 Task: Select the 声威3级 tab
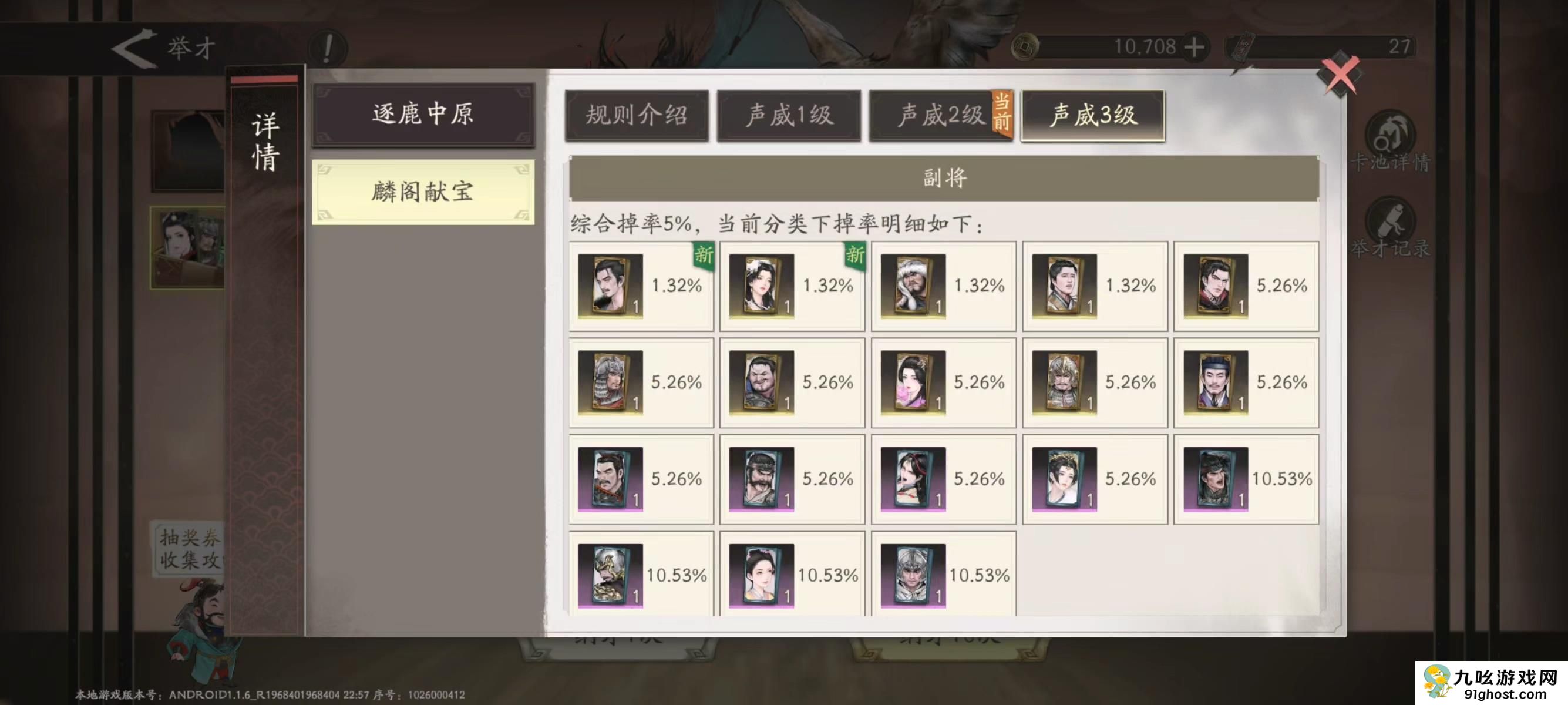pos(1093,115)
